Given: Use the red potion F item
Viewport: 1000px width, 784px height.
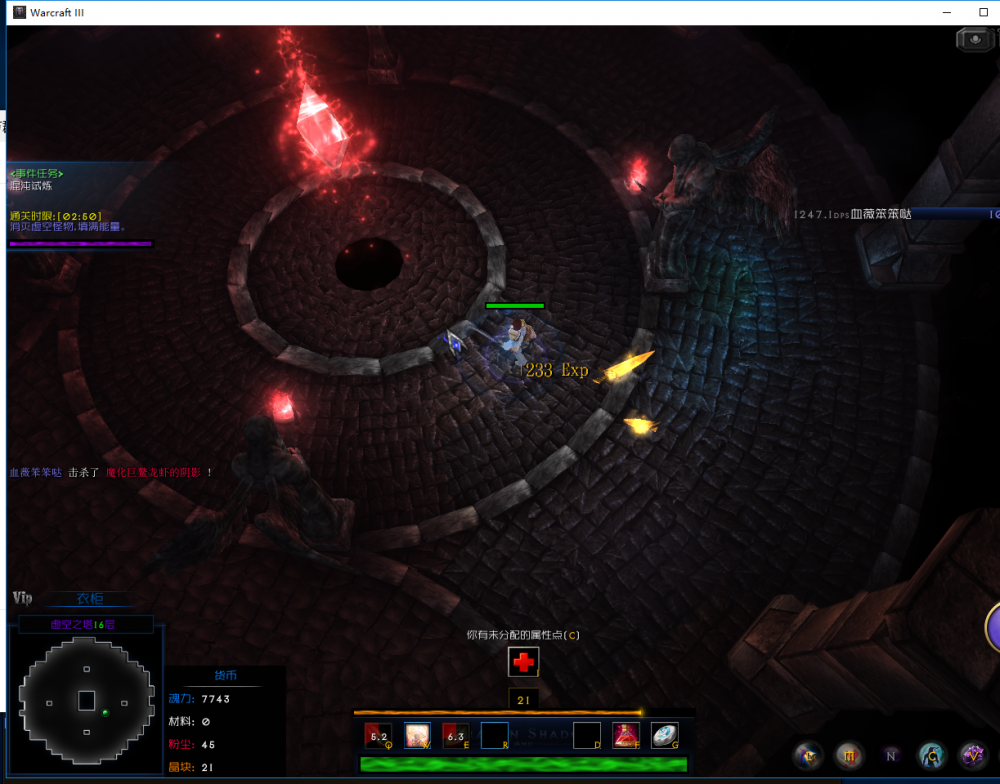Looking at the screenshot, I should coord(626,736).
